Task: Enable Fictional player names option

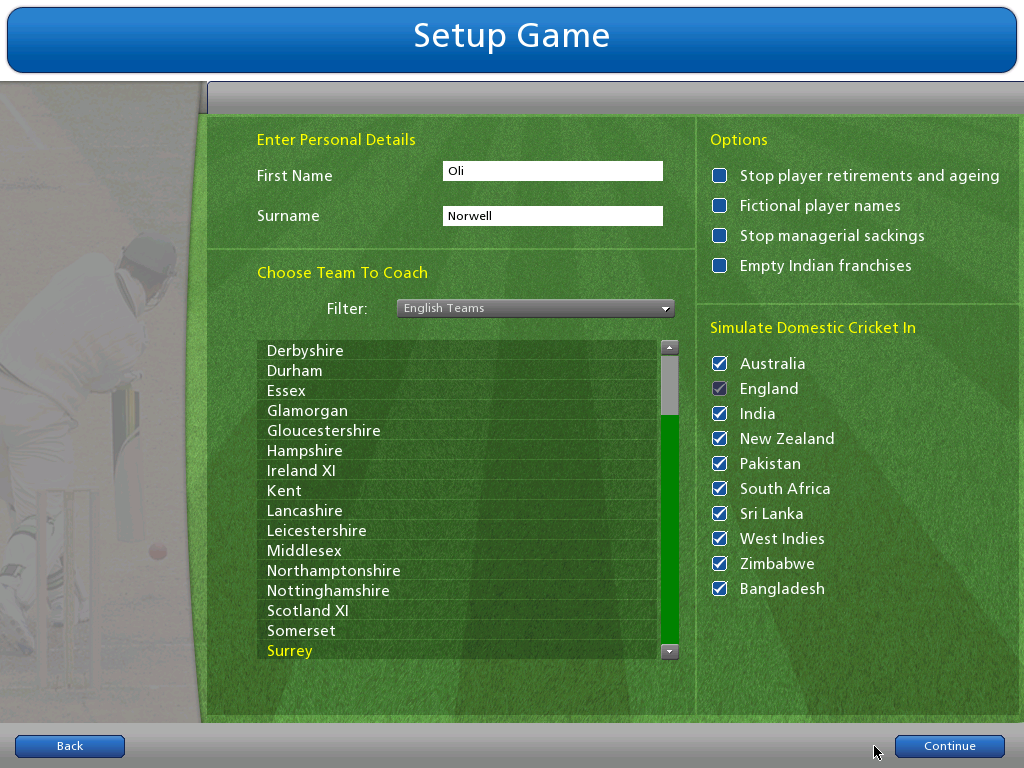Action: pos(719,206)
